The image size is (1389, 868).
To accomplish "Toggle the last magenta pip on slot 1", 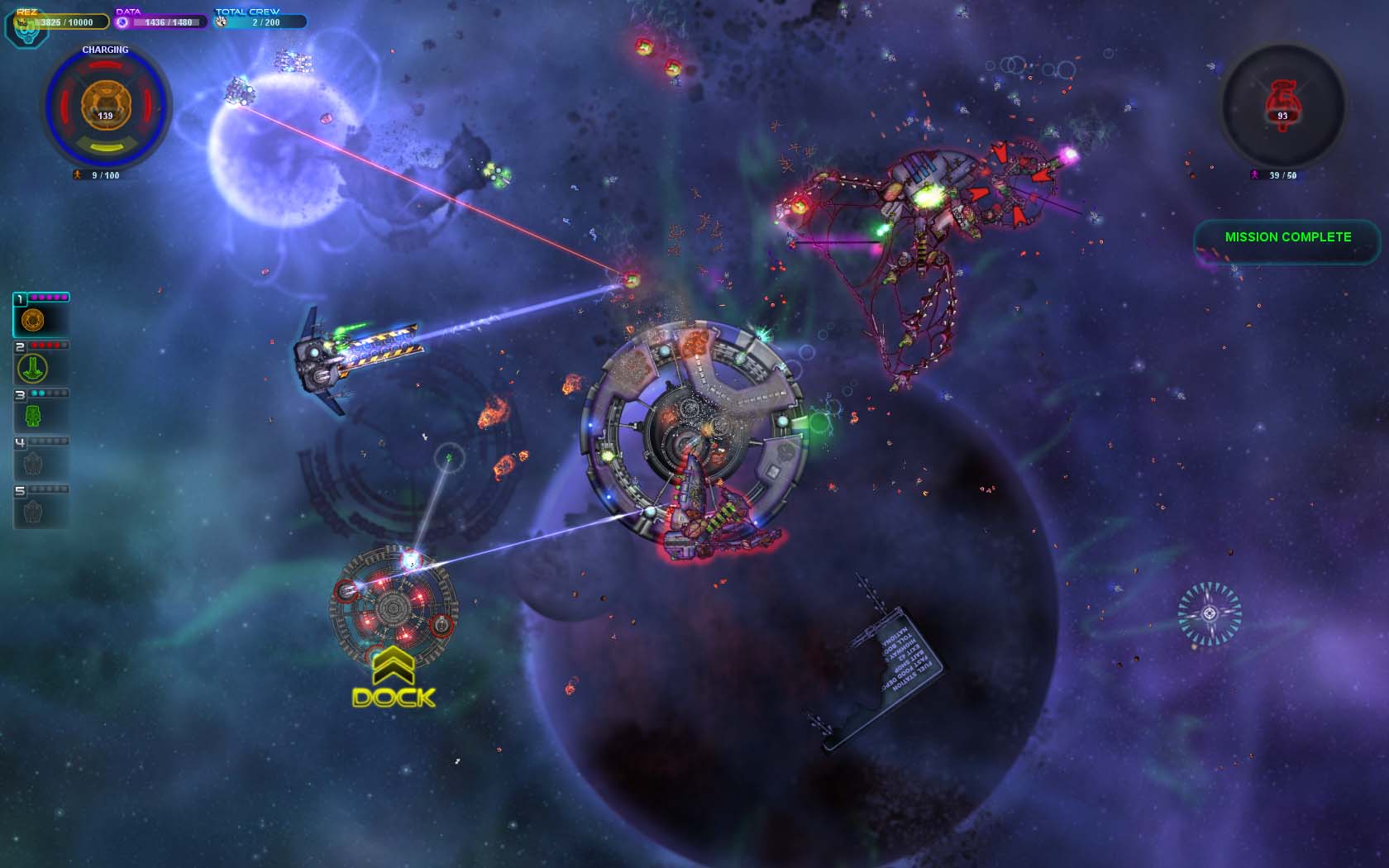I will tap(63, 298).
